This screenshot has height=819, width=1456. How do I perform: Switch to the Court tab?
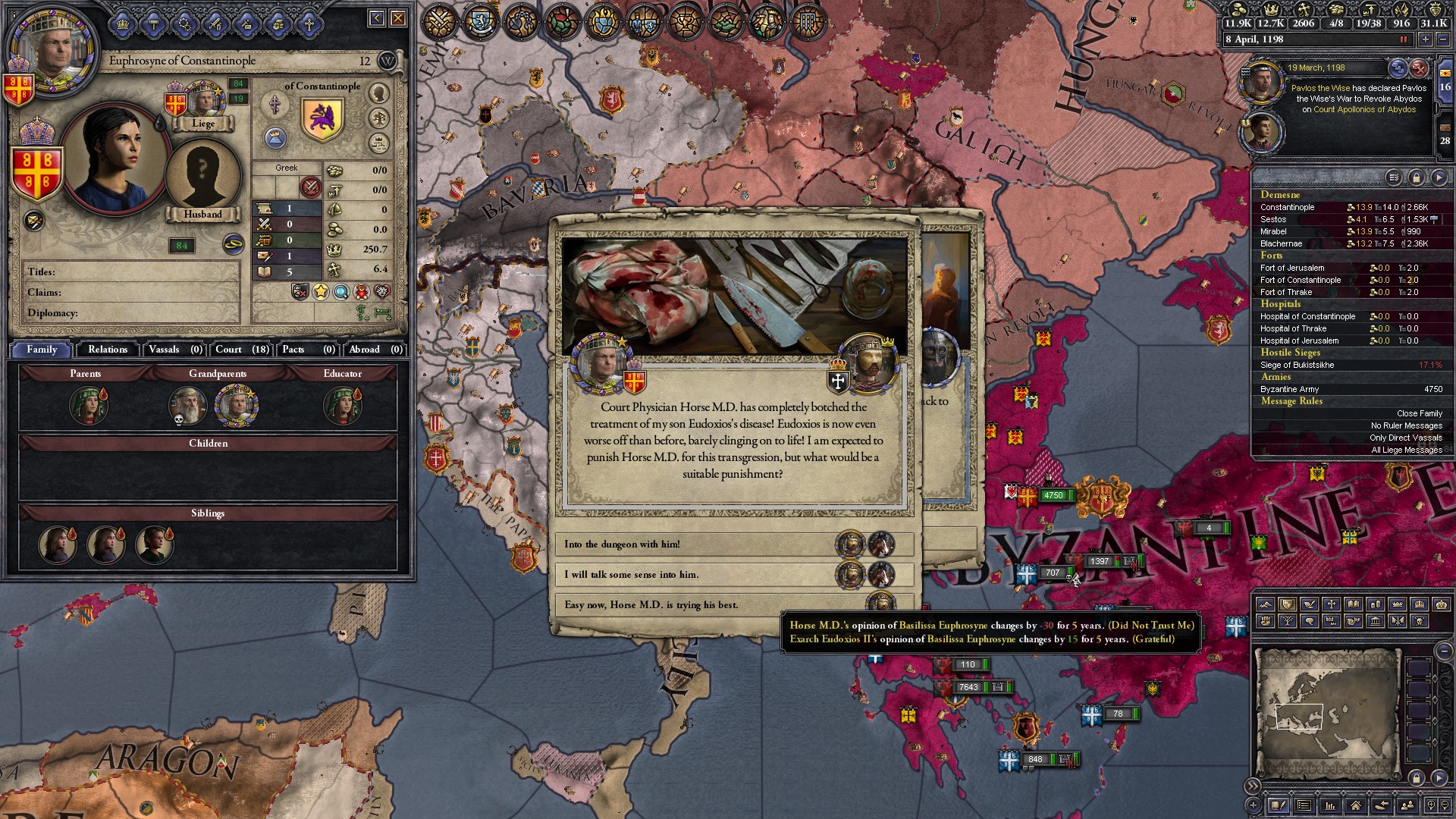[228, 350]
